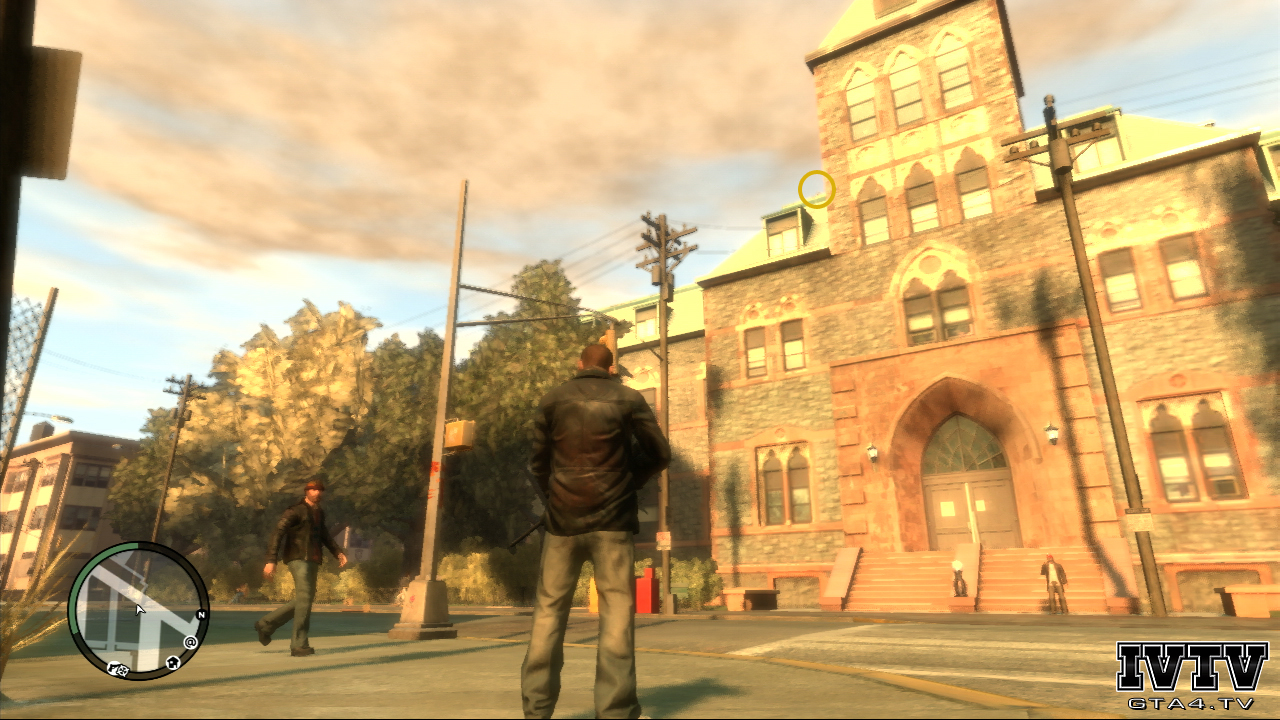
Task: Open the IVTV GTA4.TV watermark logo
Action: point(1191,676)
